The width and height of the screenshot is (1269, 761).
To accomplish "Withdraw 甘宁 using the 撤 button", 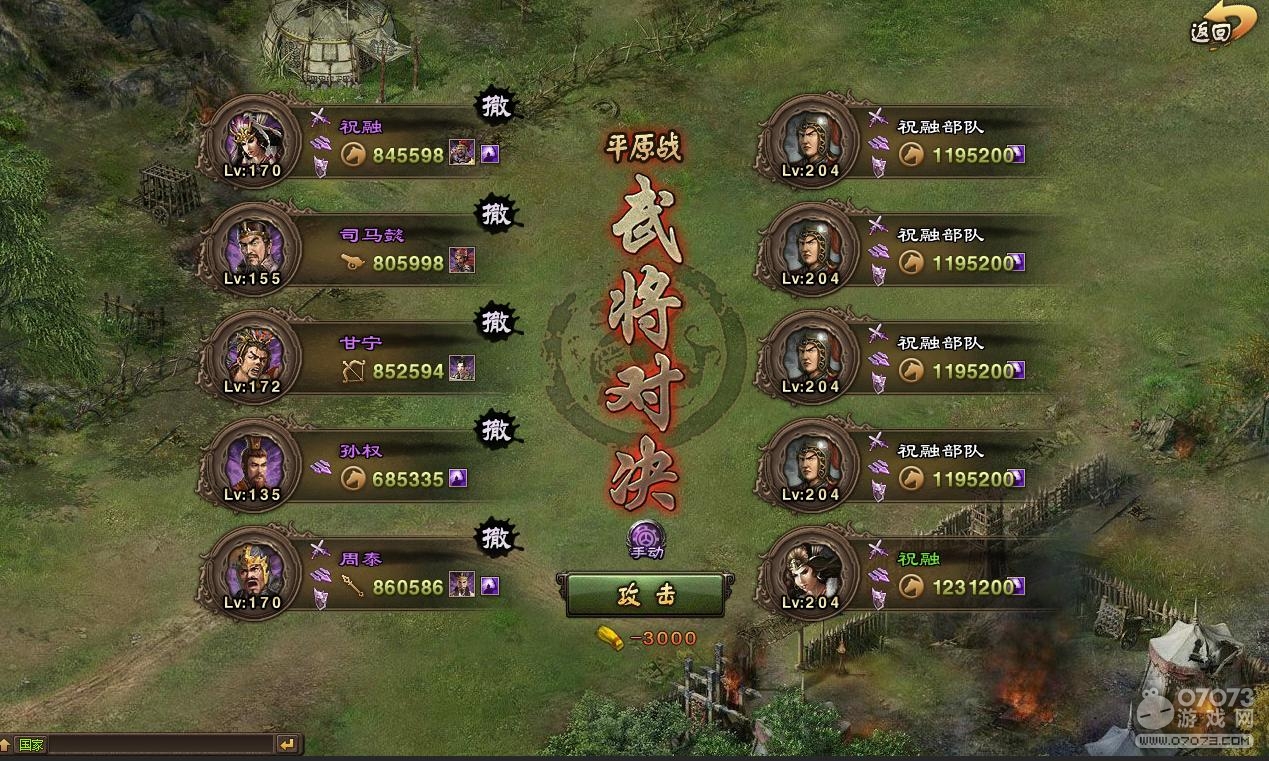I will click(x=496, y=323).
